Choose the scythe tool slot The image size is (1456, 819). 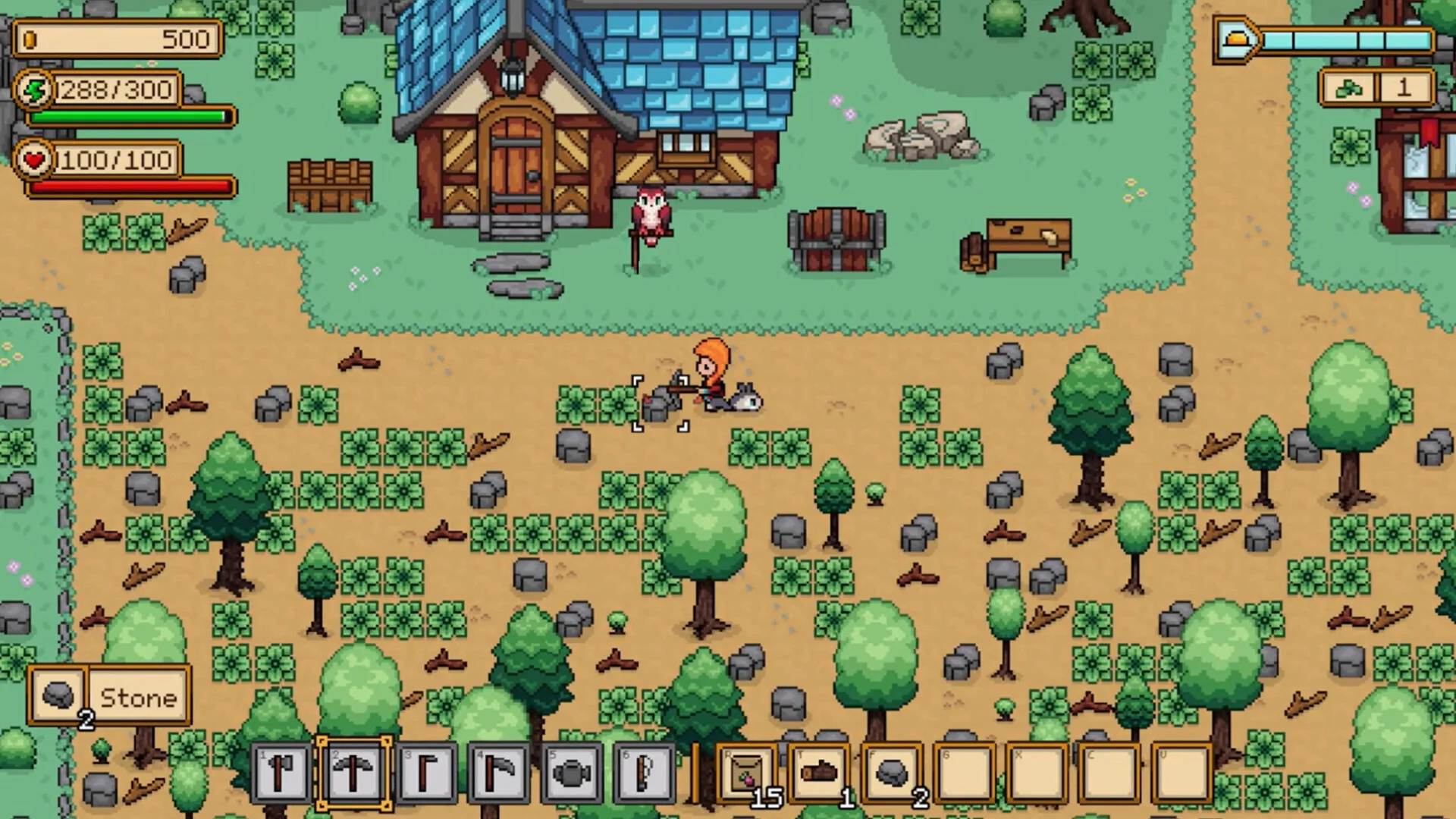[x=499, y=773]
